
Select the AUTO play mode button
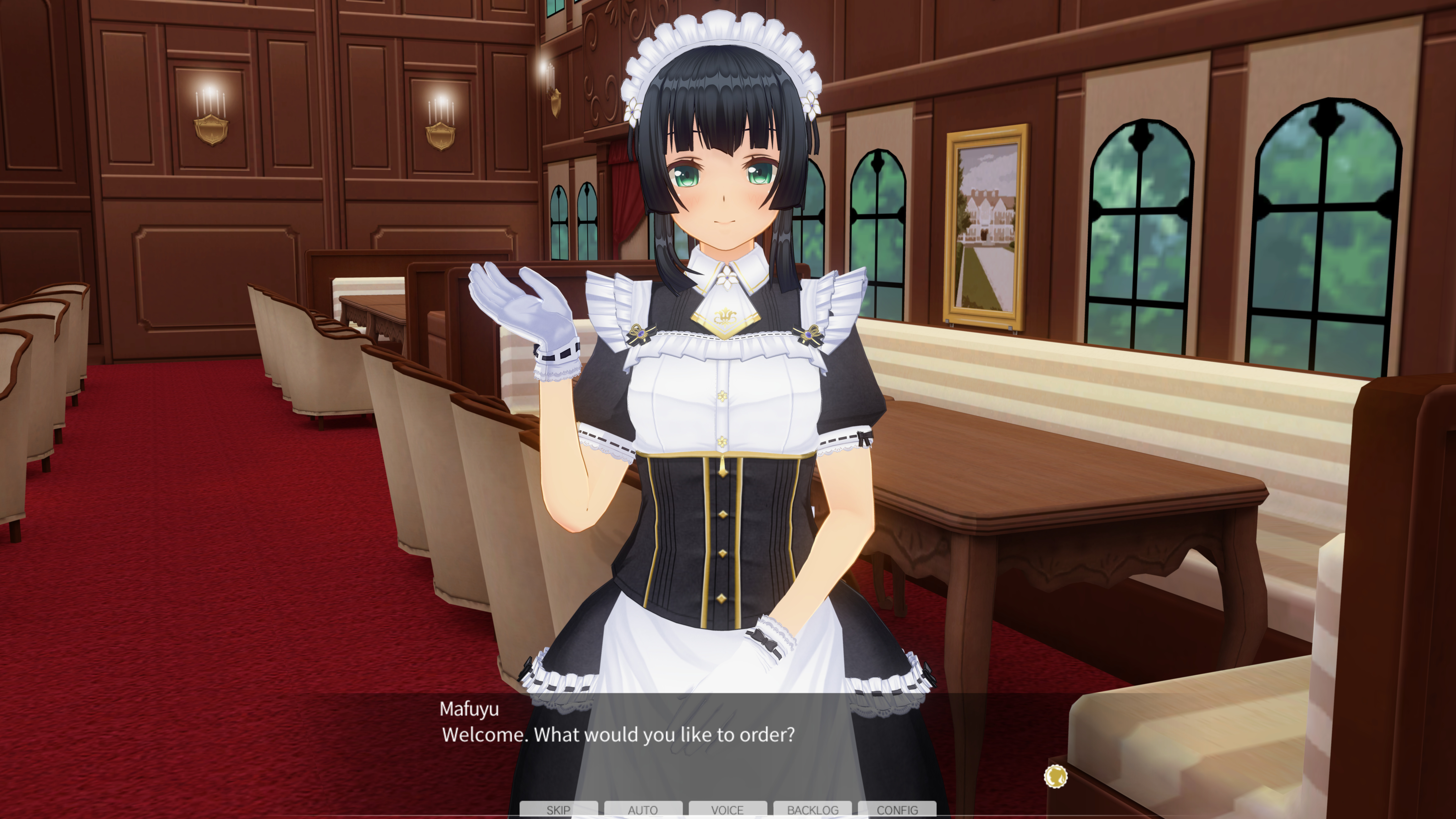coord(643,810)
